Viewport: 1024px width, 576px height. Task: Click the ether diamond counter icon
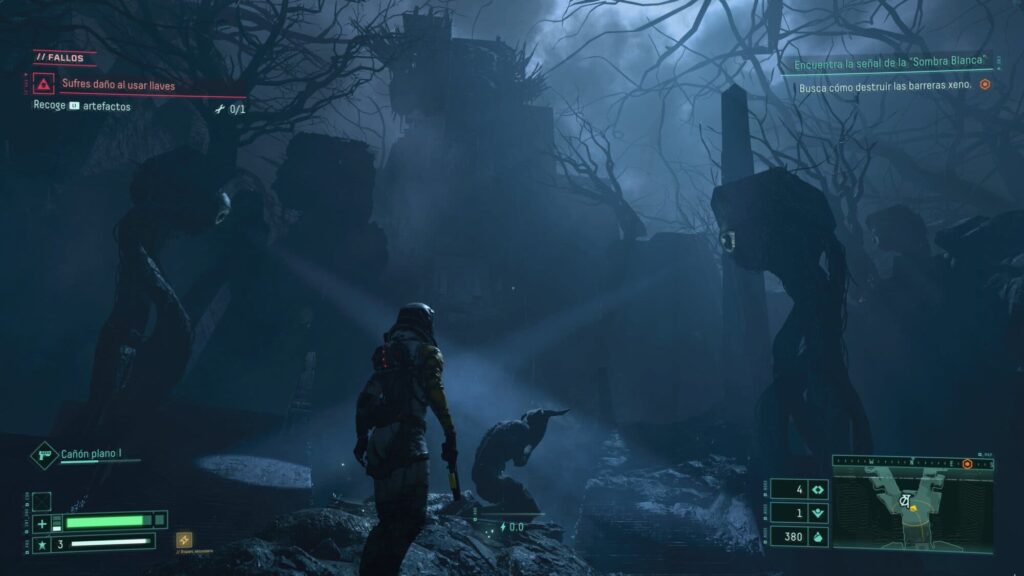click(x=818, y=490)
